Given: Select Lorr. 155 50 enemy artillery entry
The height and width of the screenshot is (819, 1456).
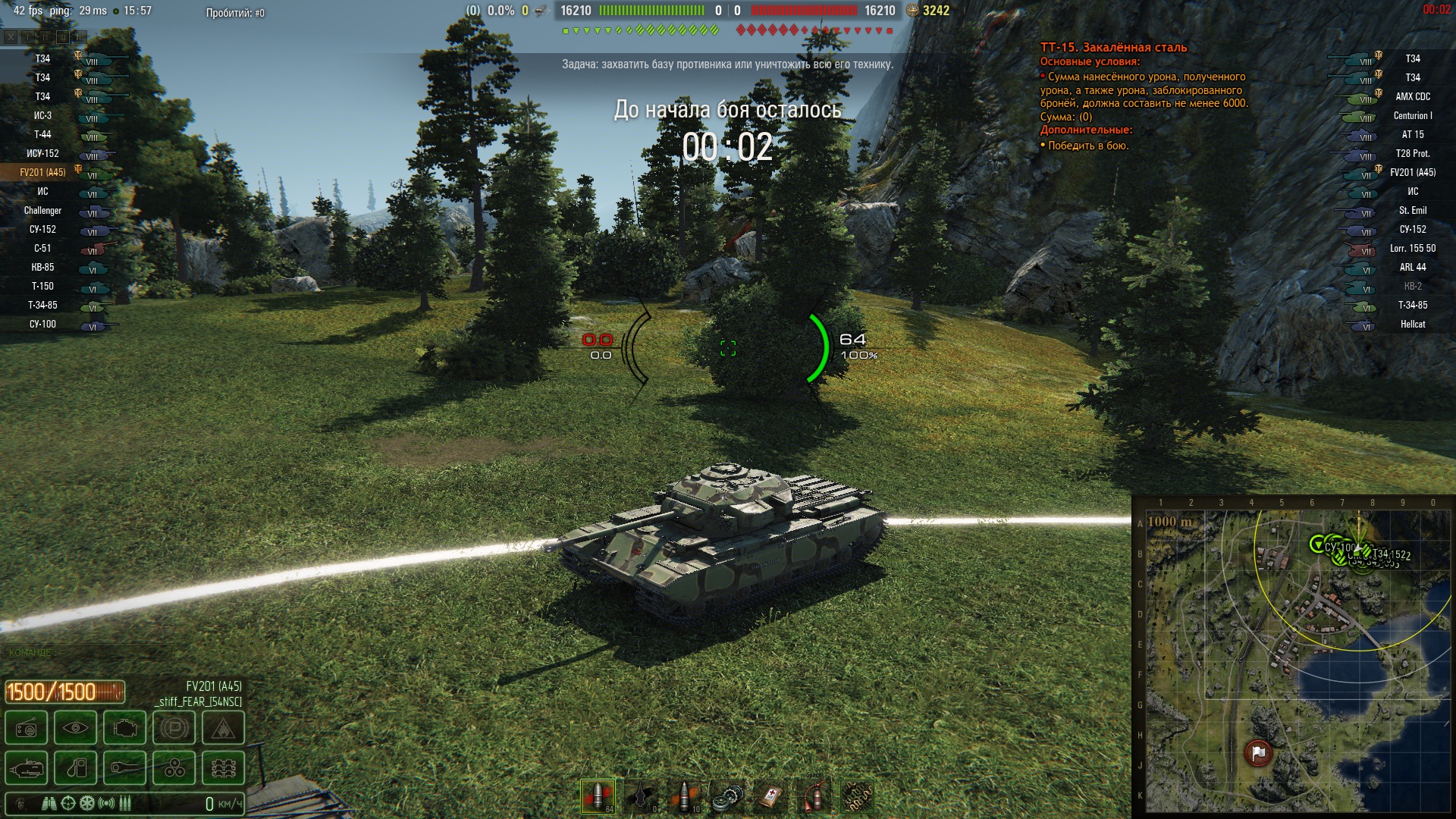Looking at the screenshot, I should point(1412,249).
